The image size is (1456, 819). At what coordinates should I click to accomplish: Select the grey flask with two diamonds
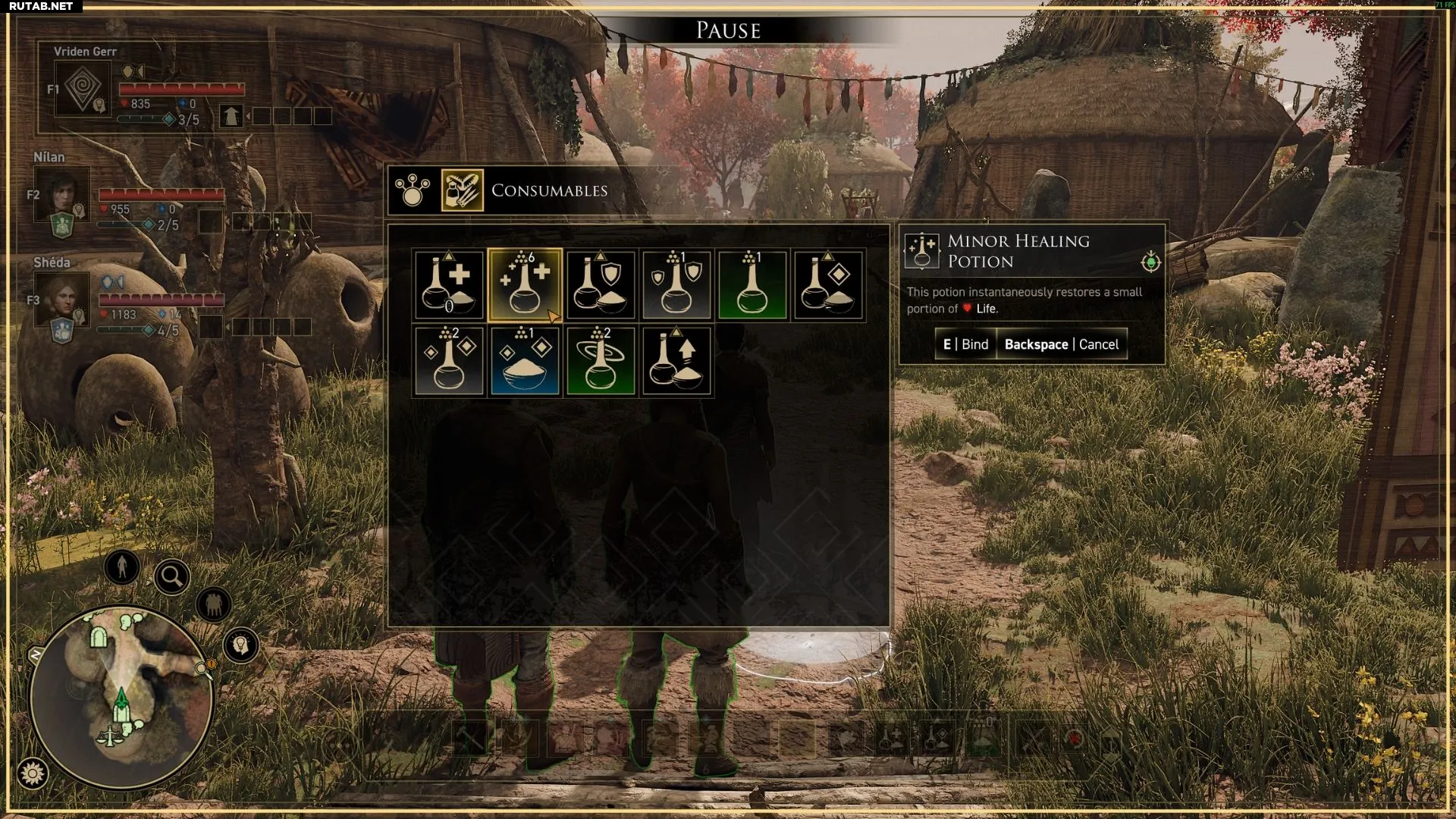point(449,361)
